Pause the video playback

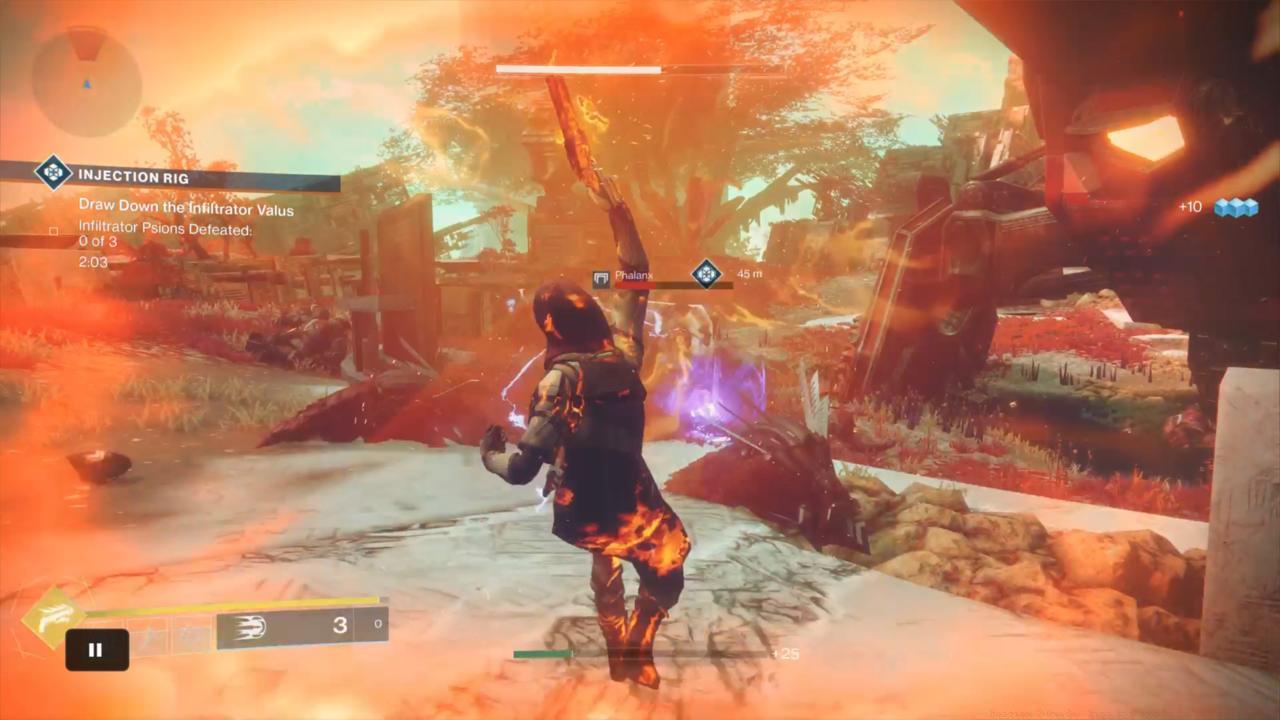[97, 650]
